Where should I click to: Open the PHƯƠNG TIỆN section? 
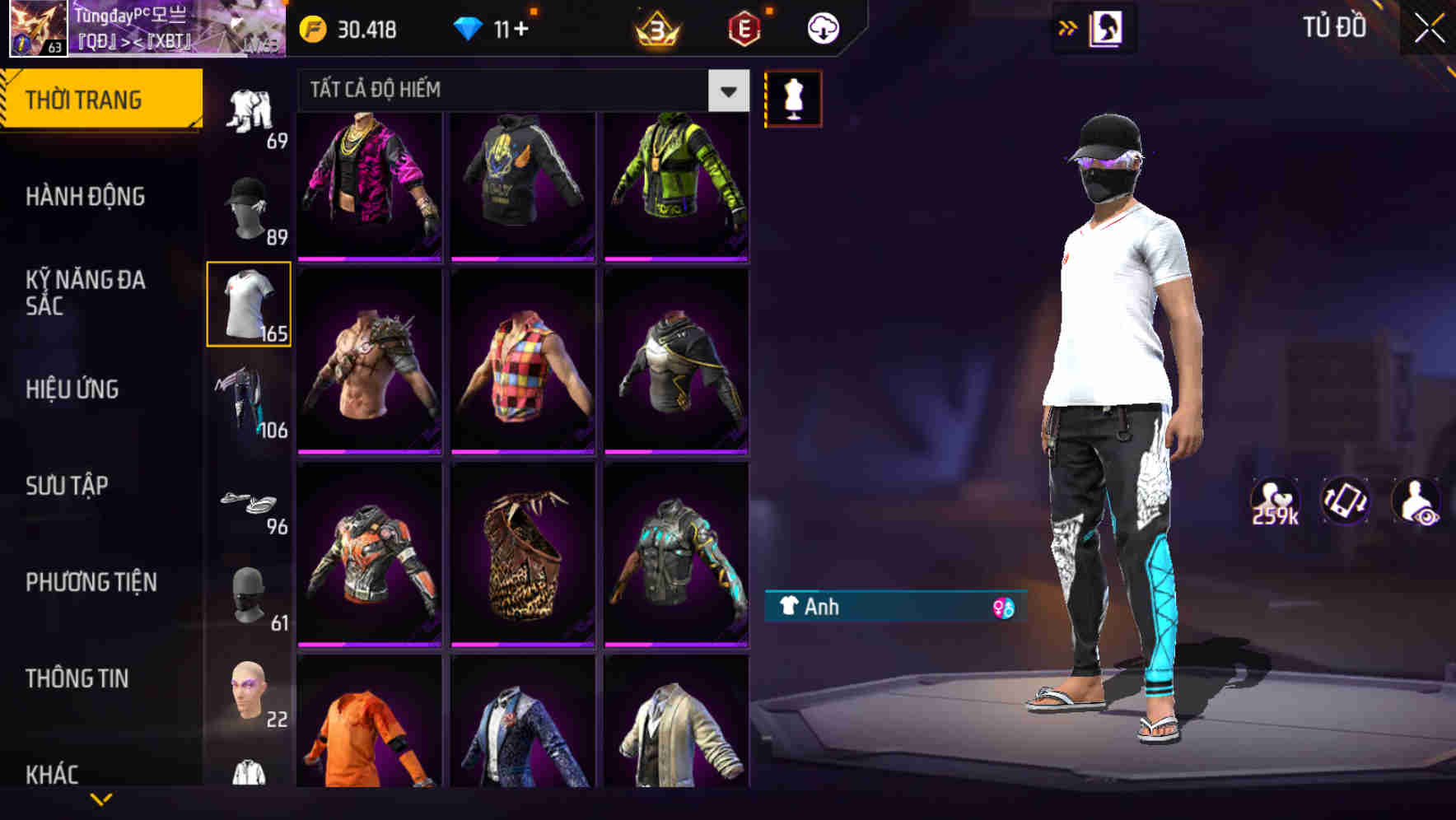[91, 582]
